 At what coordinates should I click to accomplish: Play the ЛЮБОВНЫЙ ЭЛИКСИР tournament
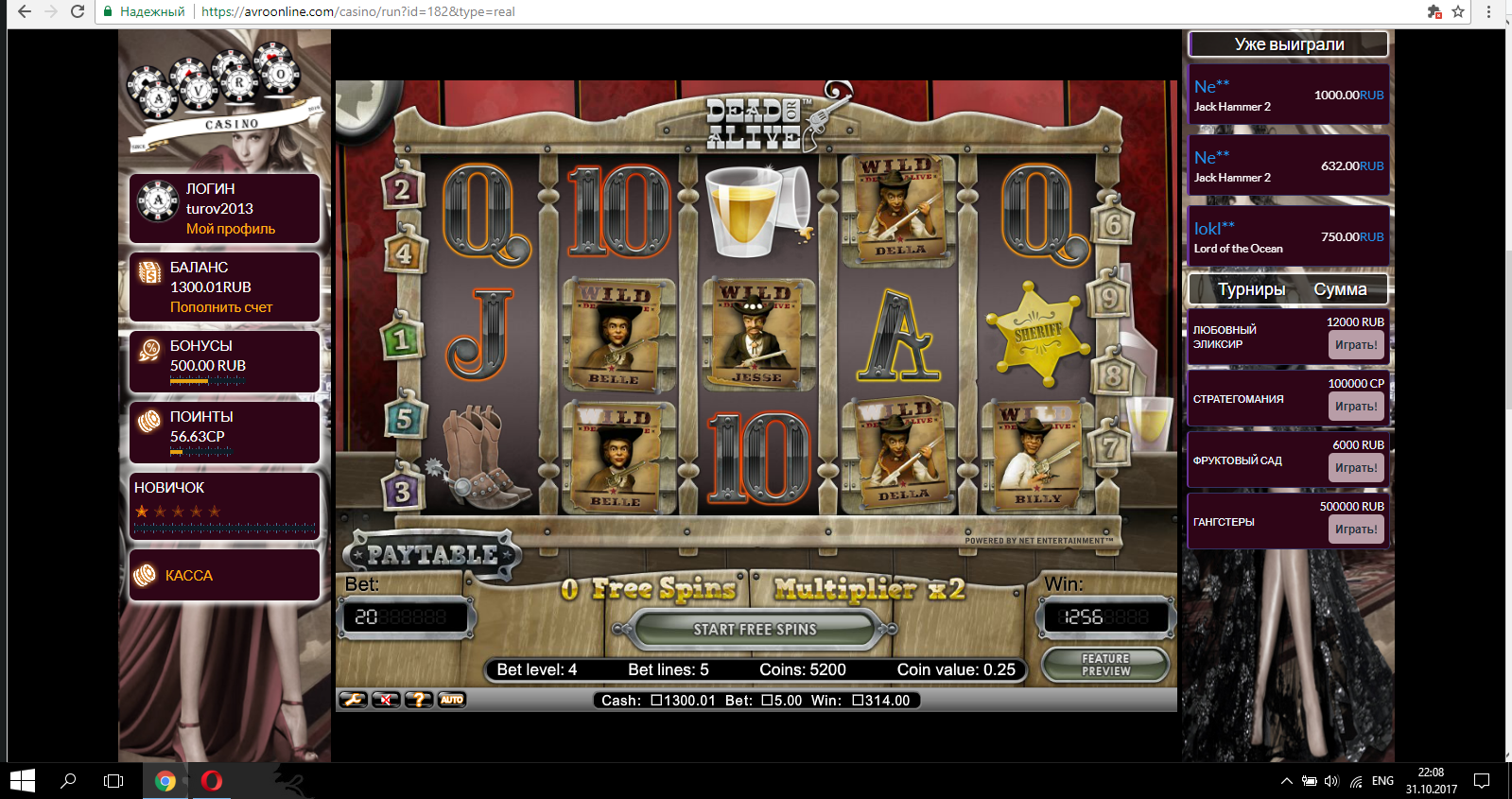(1356, 345)
